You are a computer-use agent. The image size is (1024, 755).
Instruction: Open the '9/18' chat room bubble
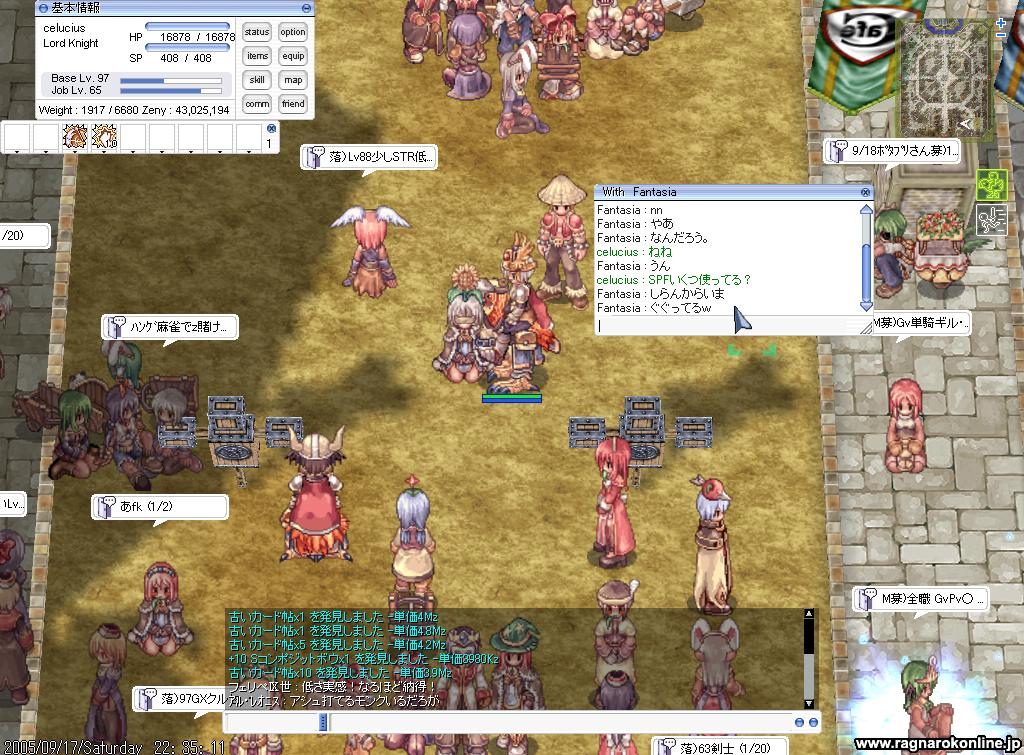tap(892, 151)
